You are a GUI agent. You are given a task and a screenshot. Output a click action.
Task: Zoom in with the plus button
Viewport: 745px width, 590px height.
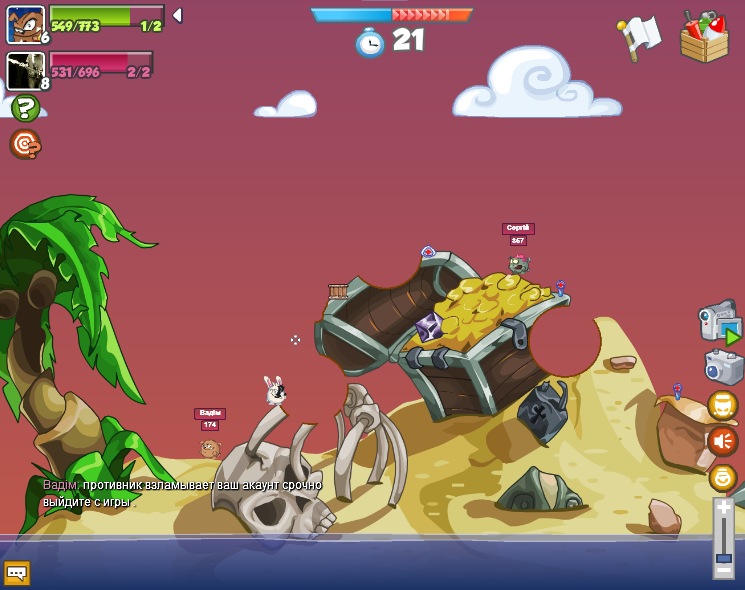723,508
